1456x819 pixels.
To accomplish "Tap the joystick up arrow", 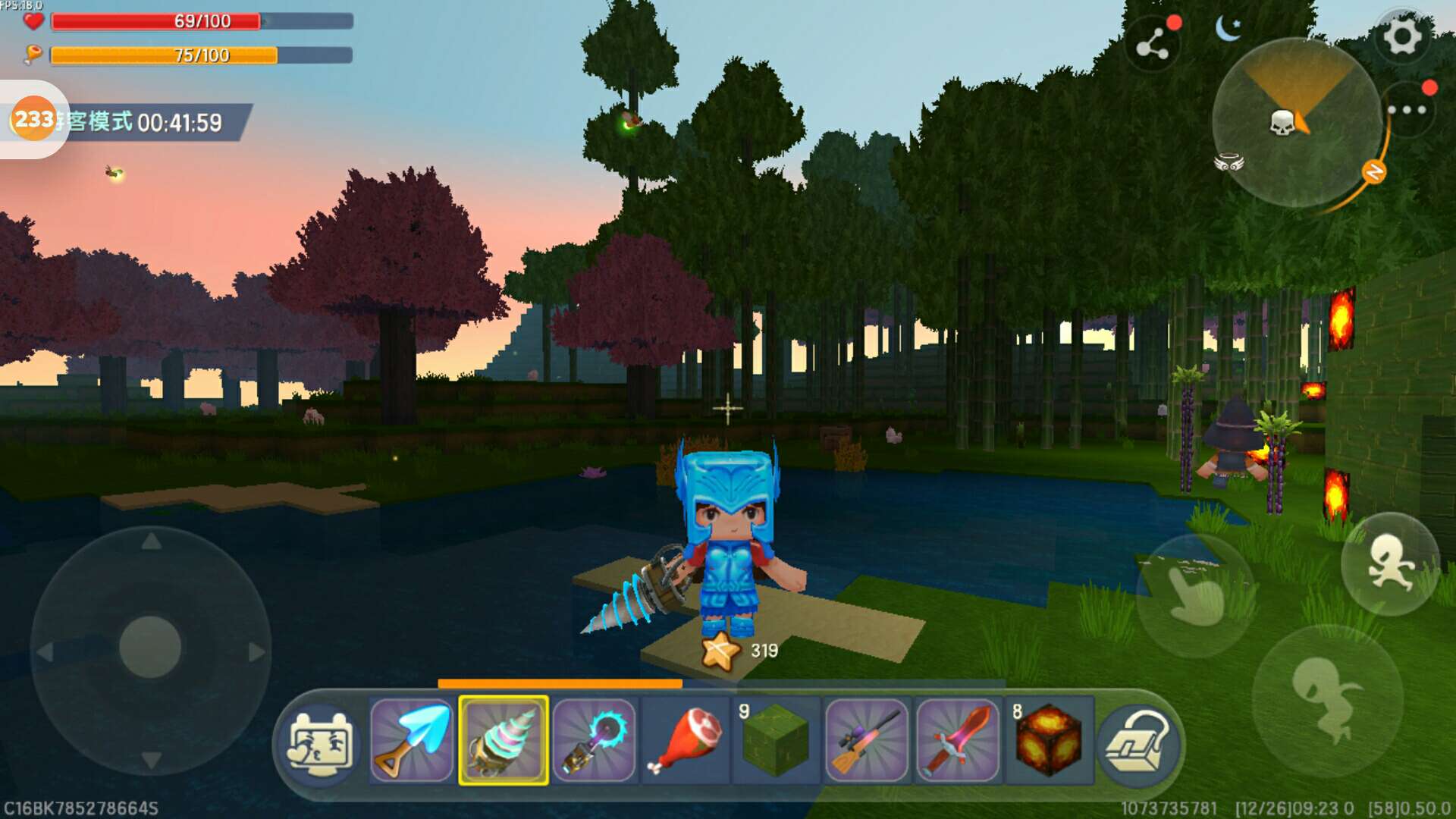I will tap(151, 541).
